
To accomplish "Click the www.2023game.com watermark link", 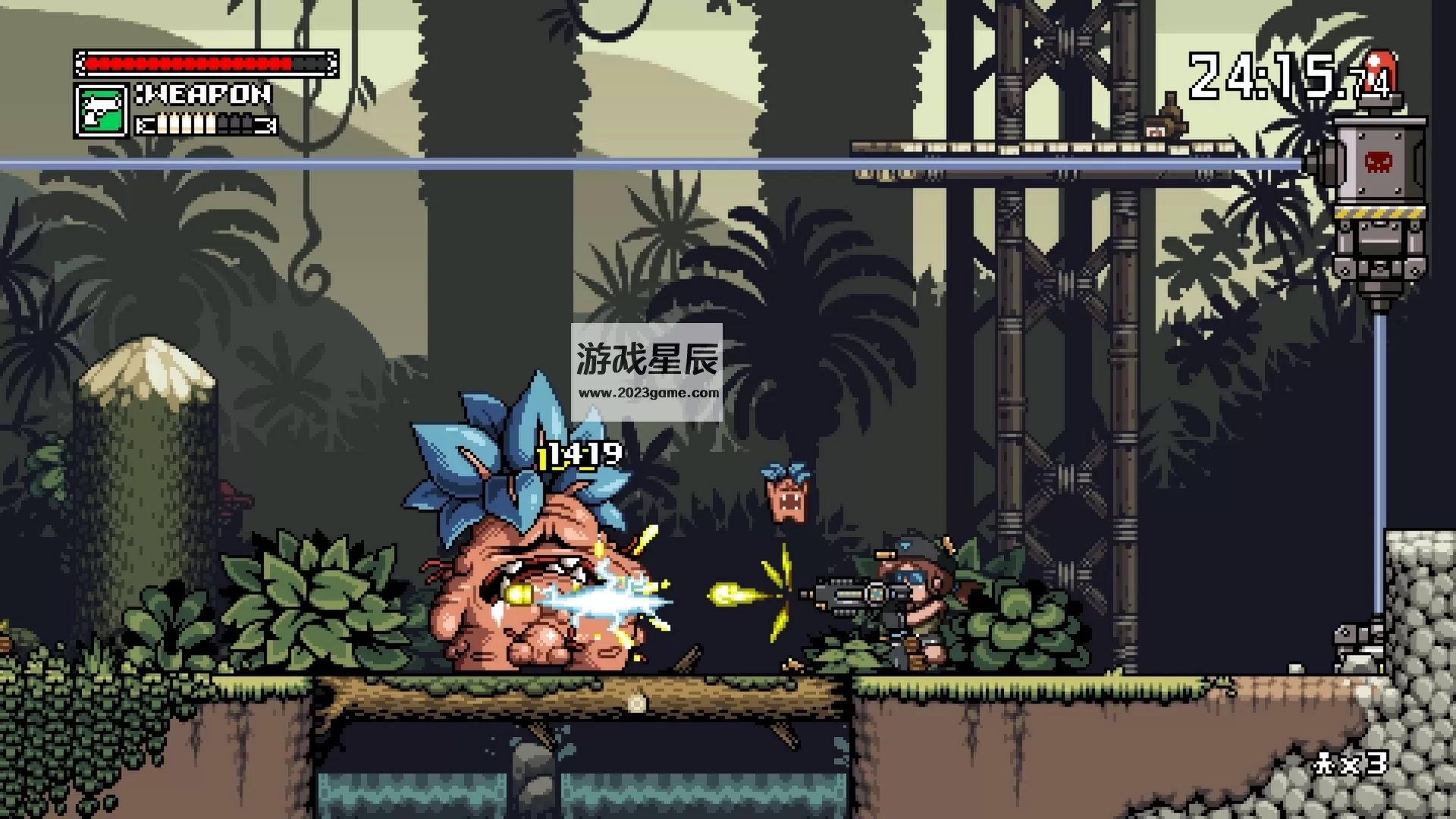I will point(649,392).
